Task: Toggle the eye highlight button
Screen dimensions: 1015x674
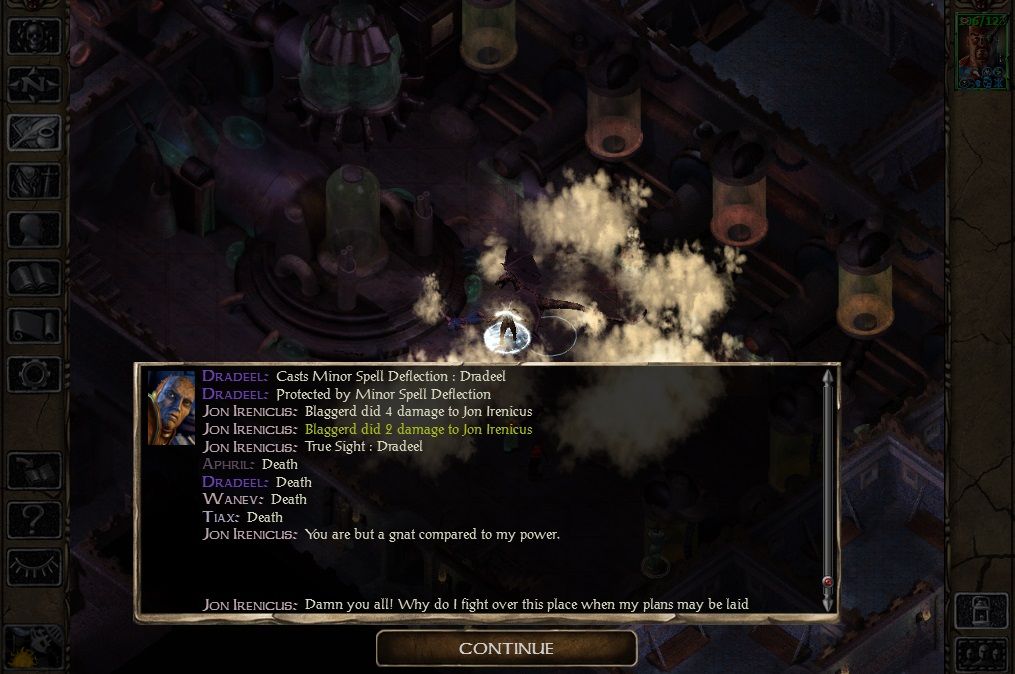Action: tap(34, 567)
